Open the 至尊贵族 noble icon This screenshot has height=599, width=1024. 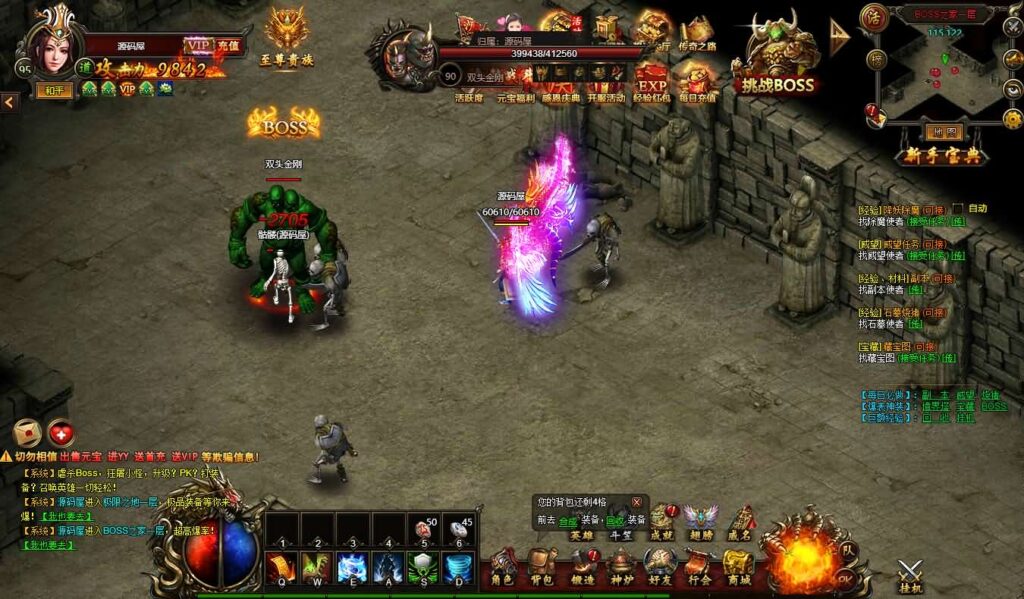286,40
